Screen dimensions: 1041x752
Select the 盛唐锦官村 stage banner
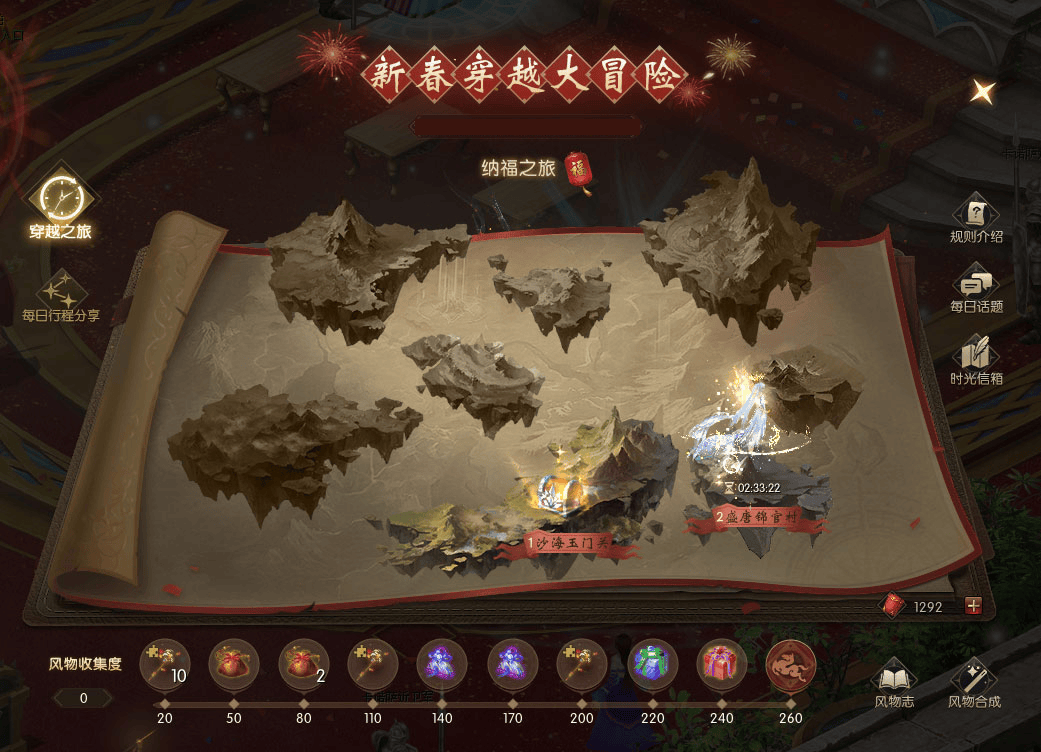(755, 518)
